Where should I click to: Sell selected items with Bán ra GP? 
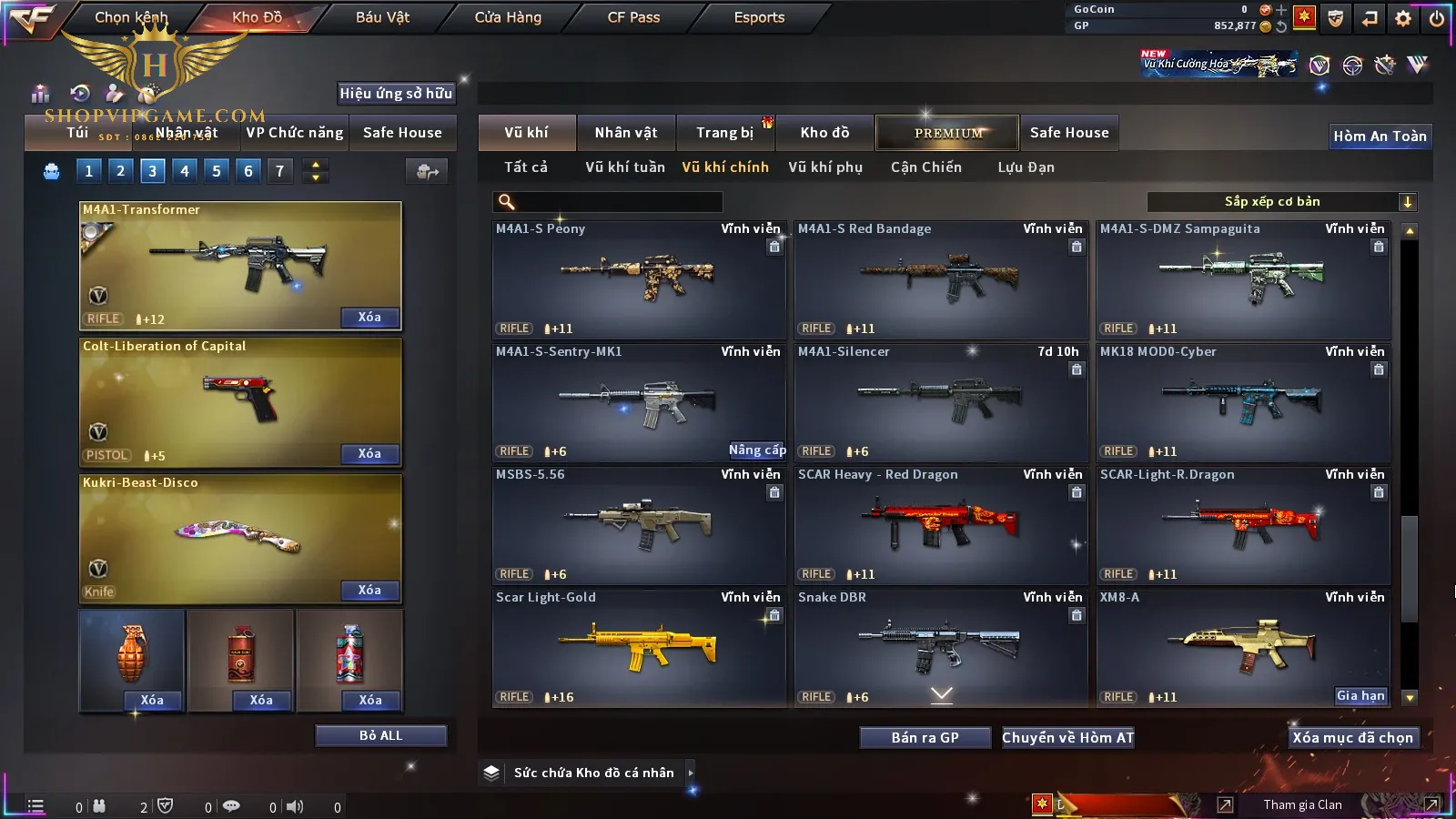[925, 738]
